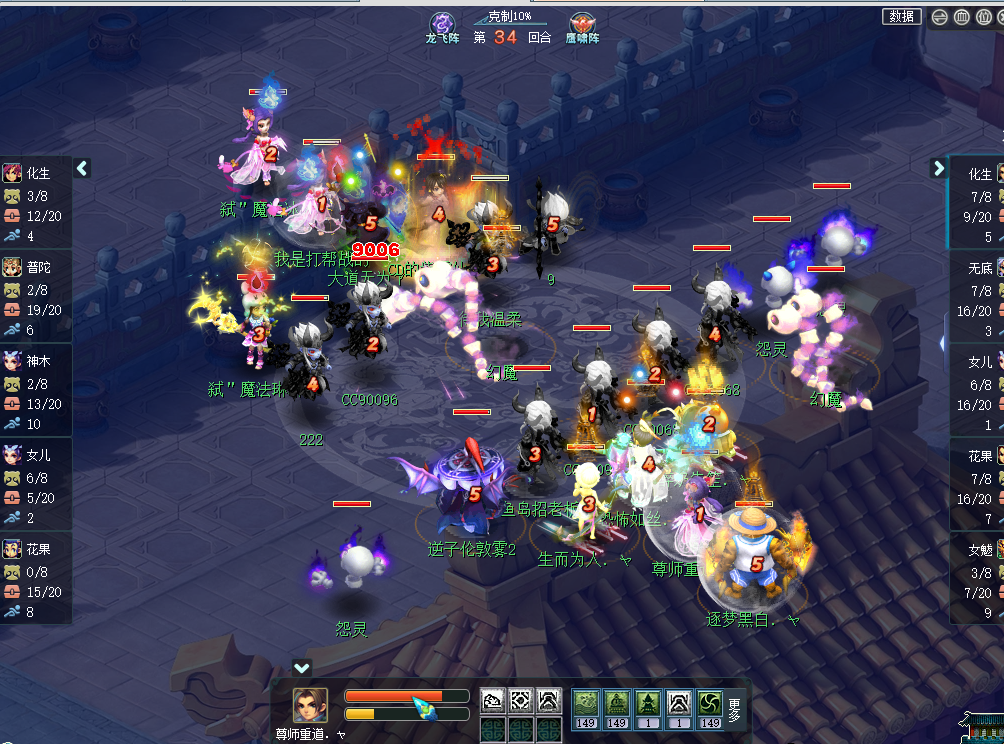Open 更多 for more skills
The height and width of the screenshot is (744, 1004).
pos(735,710)
